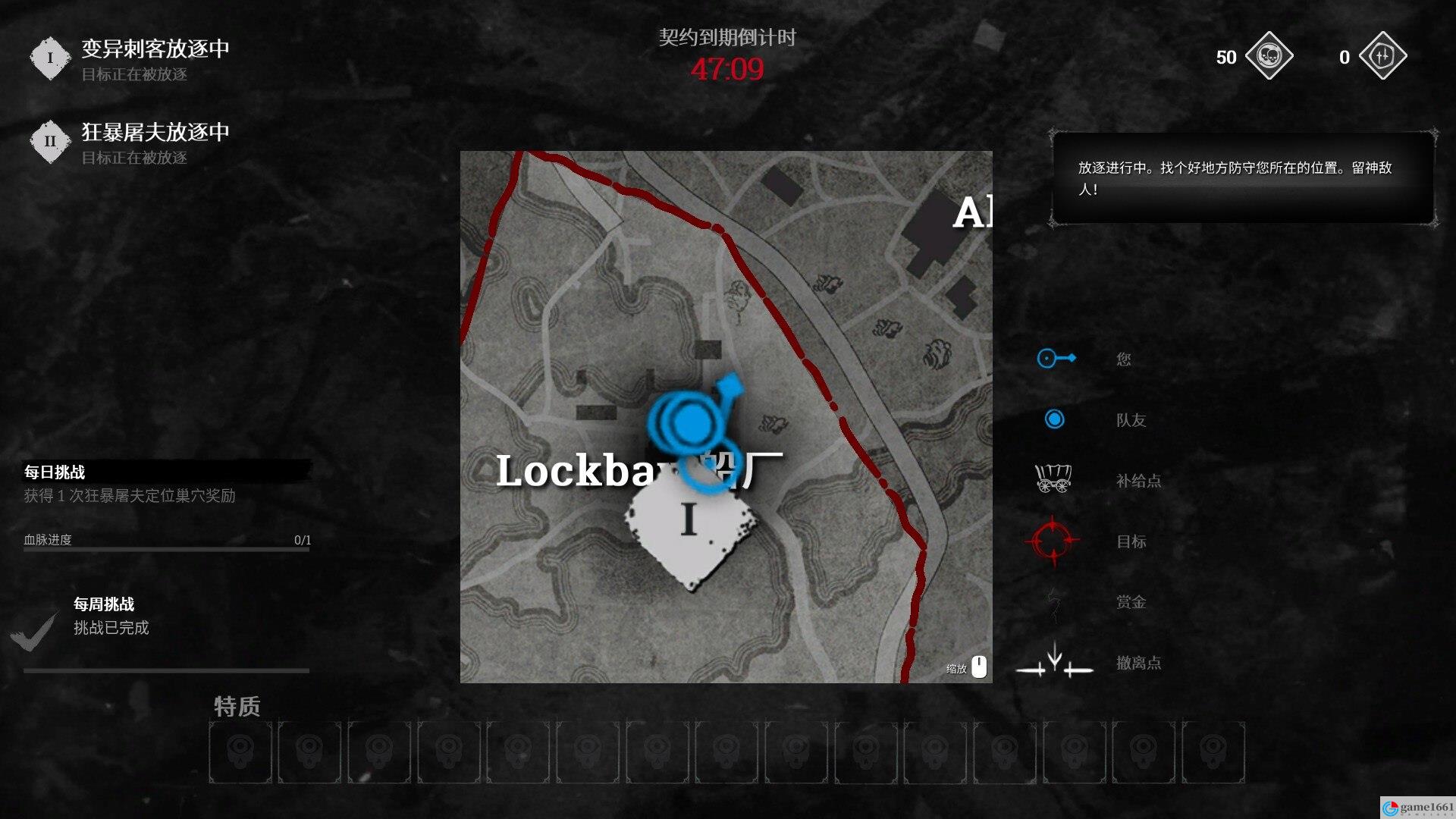1456x819 pixels.
Task: Click the diamond upgrade points icon showing 0
Action: [x=1382, y=56]
